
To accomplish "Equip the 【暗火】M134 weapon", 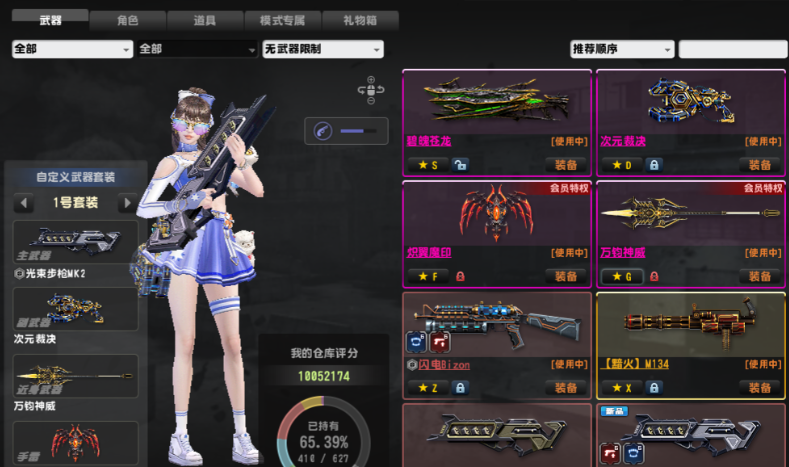I will 760,387.
